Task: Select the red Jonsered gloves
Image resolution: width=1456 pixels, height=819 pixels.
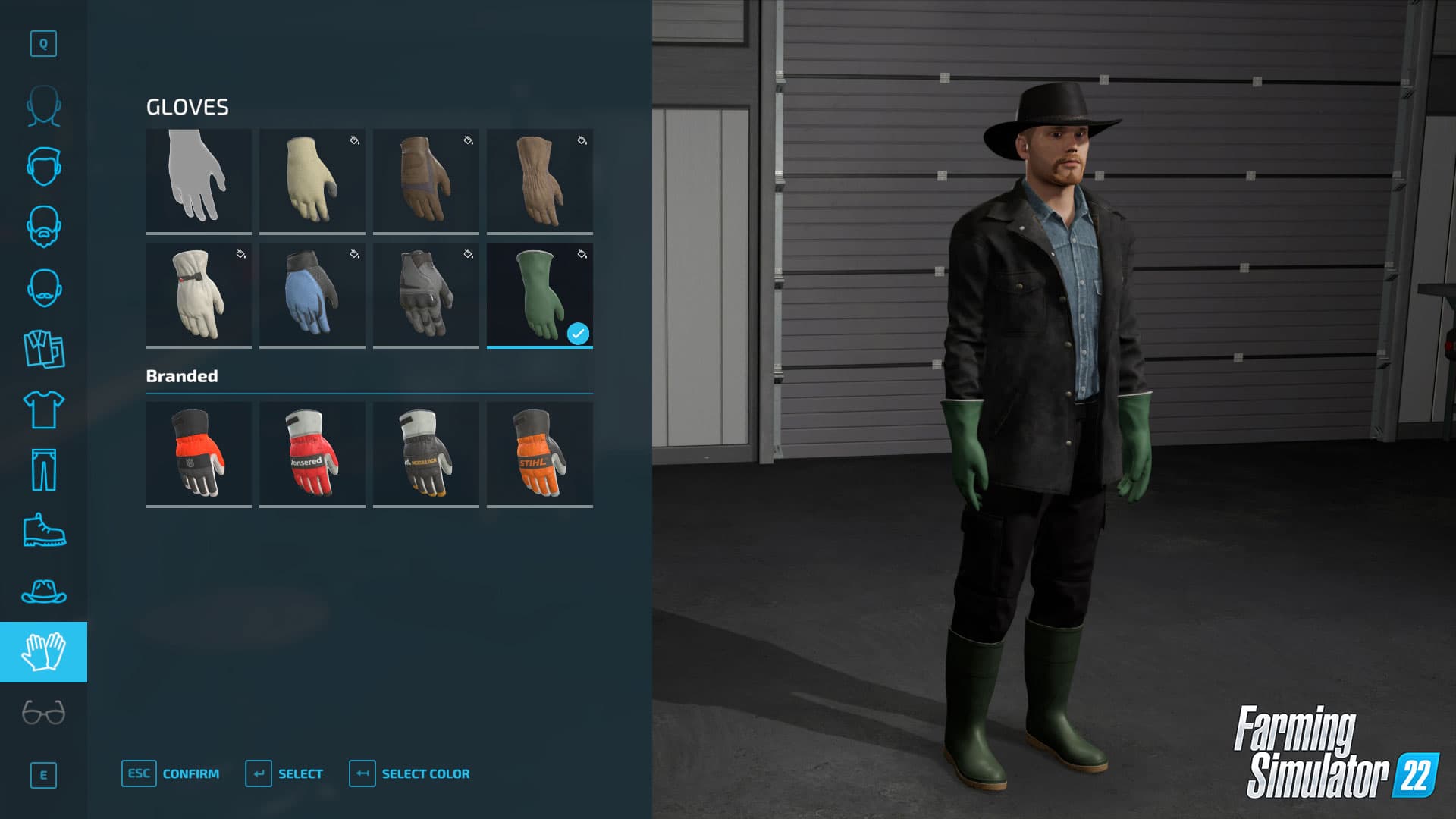Action: click(312, 453)
